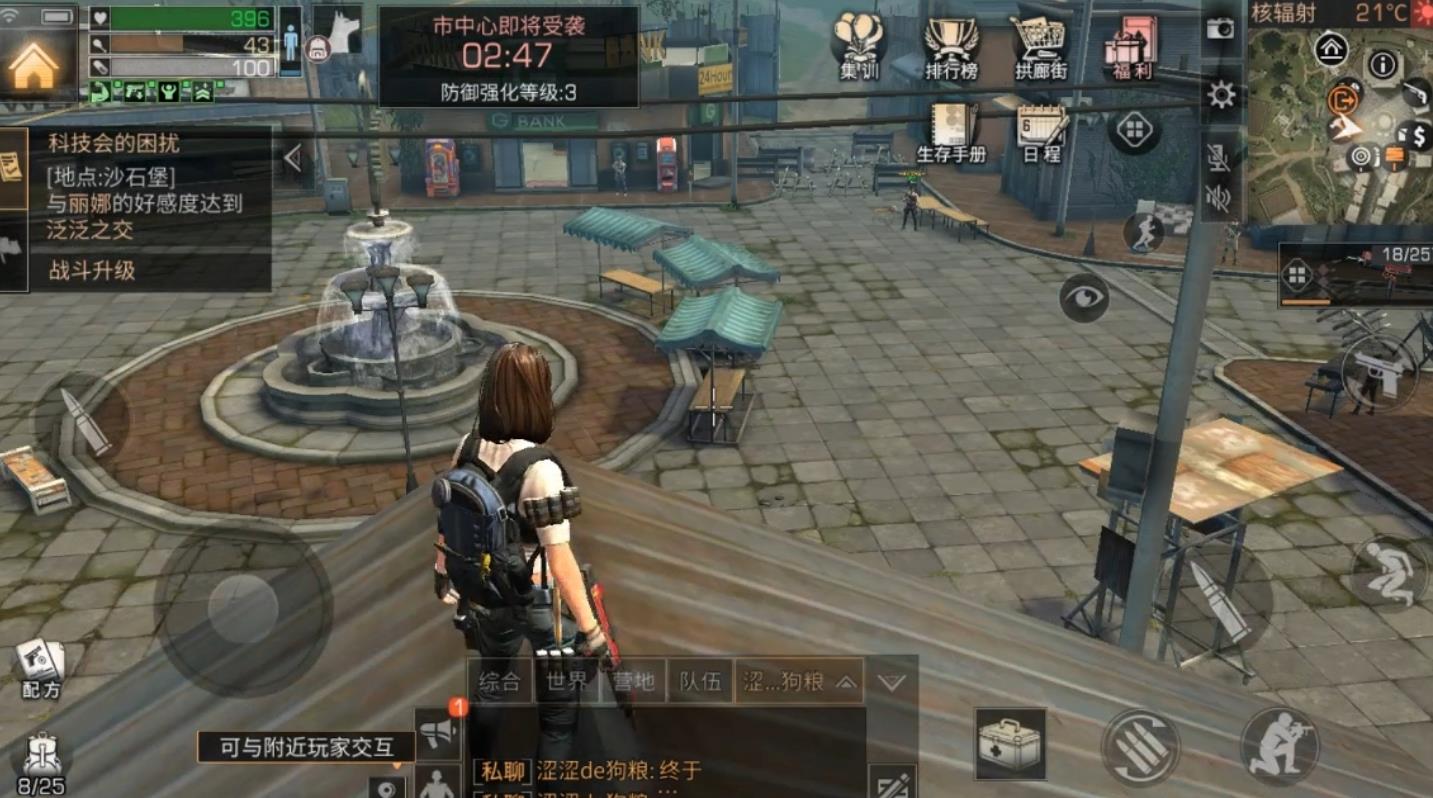
Task: Open the 福利 rewards menu
Action: 1129,45
